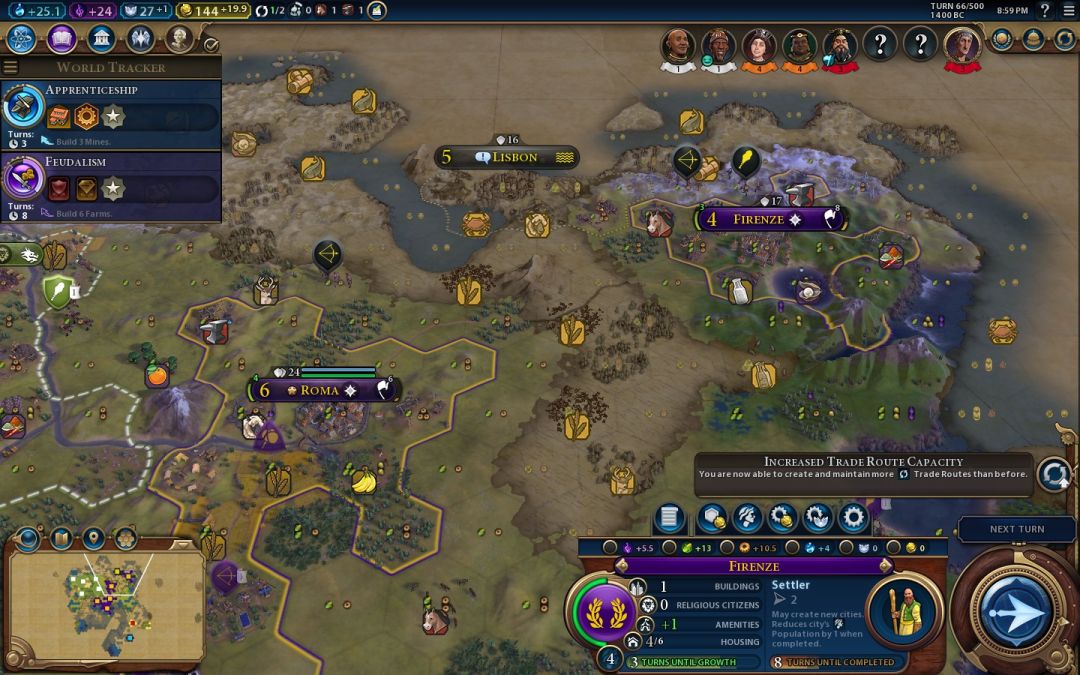Open the city production gear button

pos(853,518)
